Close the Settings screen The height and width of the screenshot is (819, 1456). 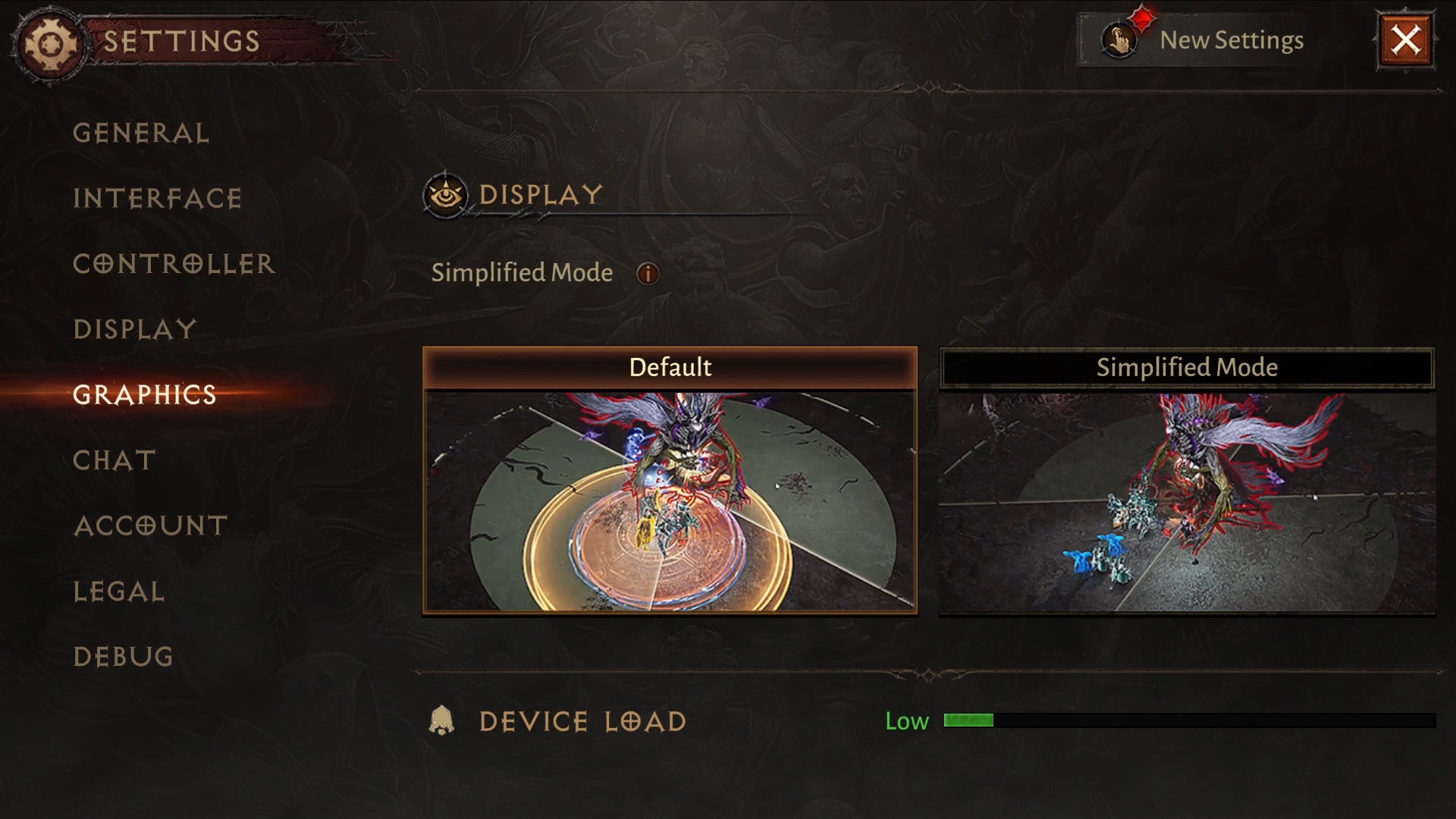(1405, 40)
